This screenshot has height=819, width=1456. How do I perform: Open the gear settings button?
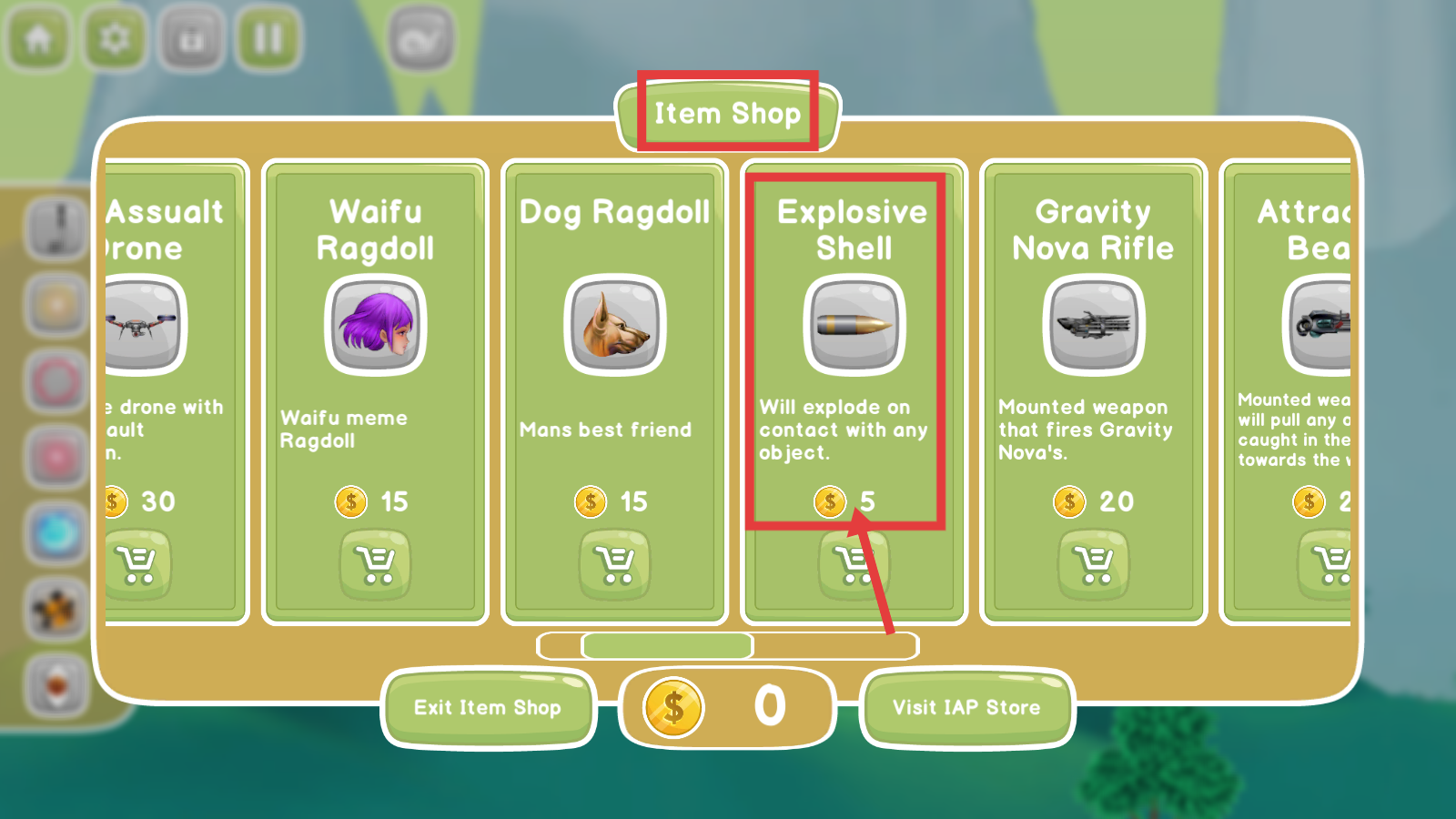click(115, 38)
